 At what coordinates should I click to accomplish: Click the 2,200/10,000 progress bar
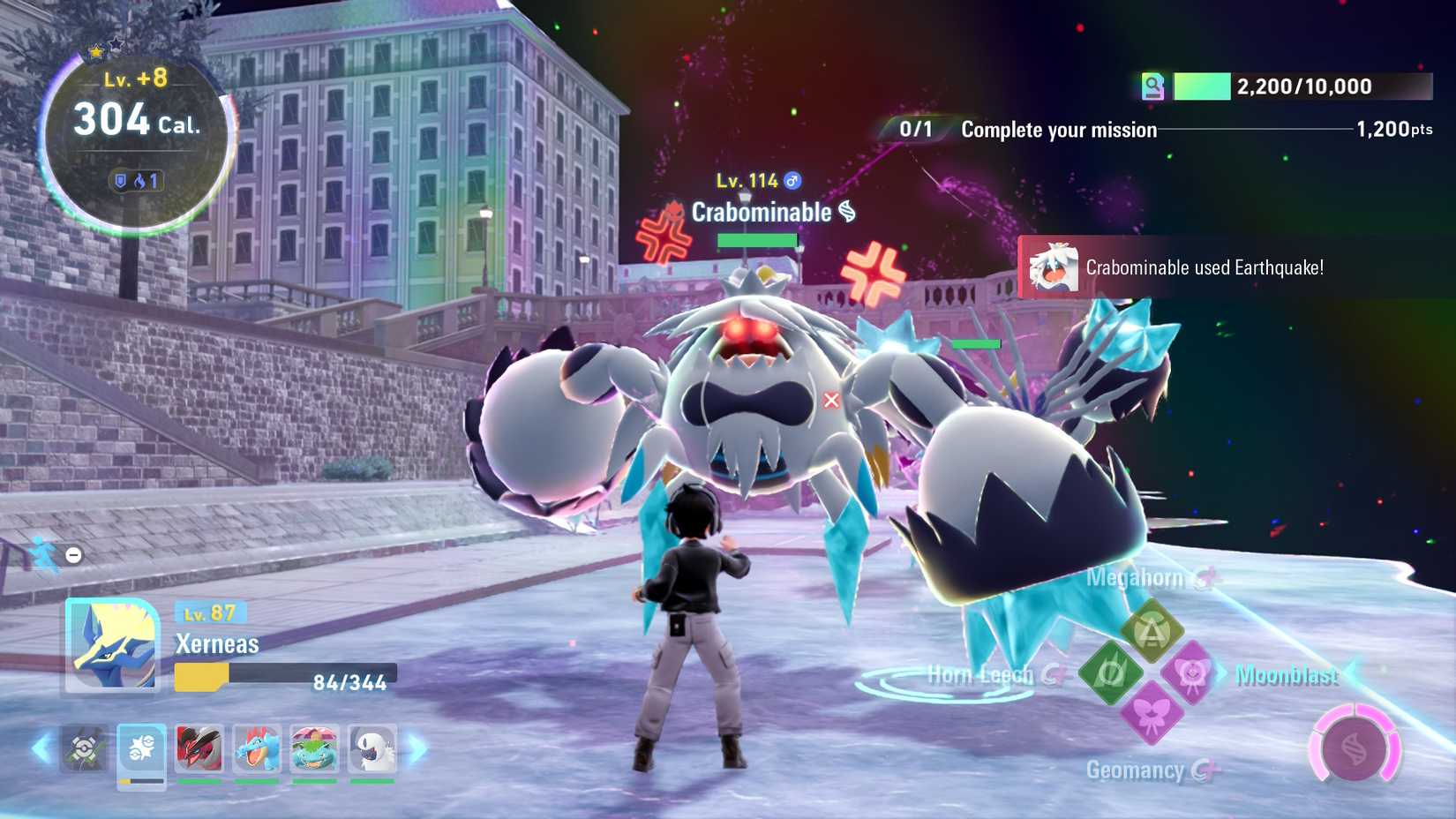click(1302, 86)
